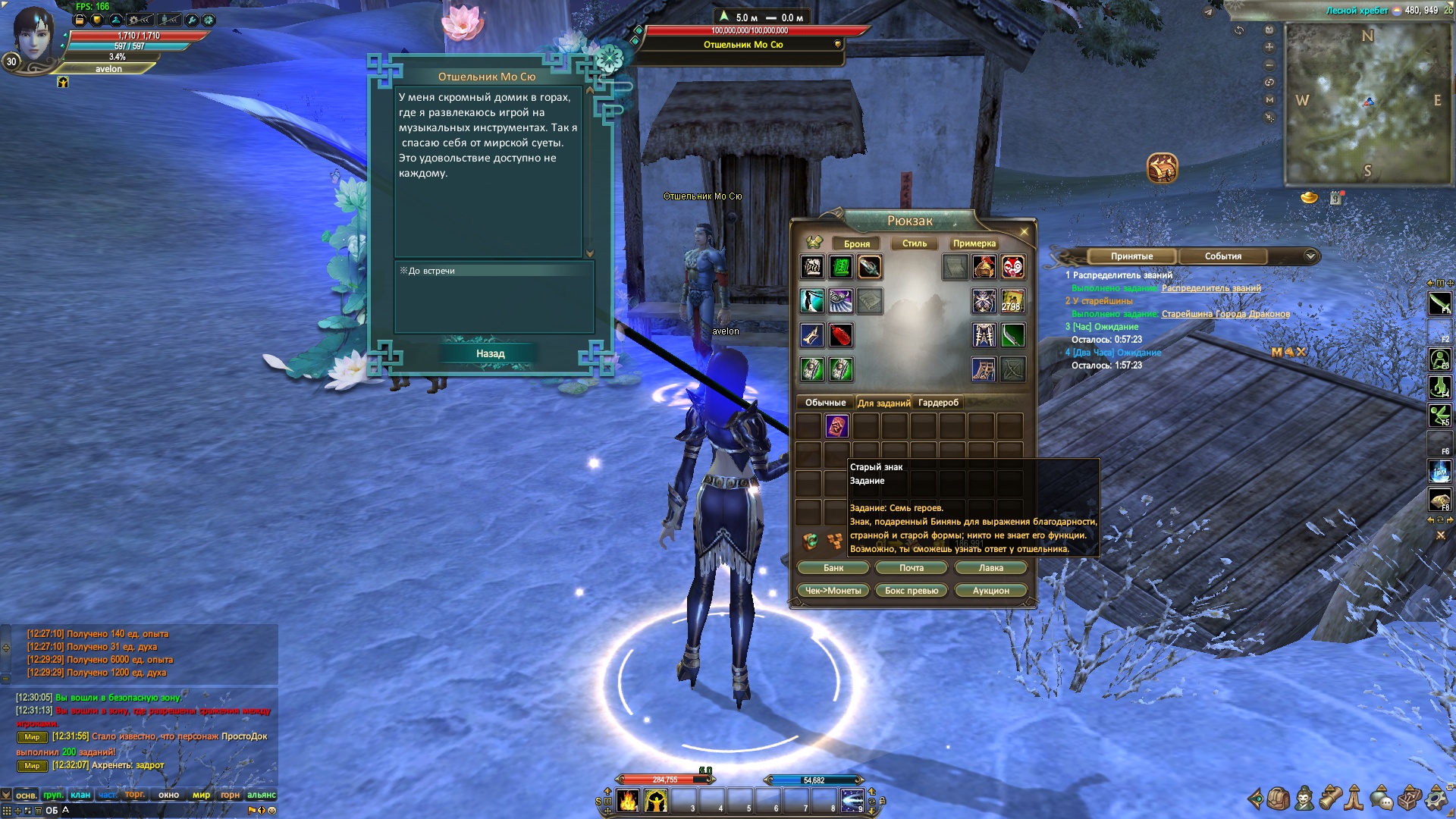
Task: Open the Аукцион window
Action: 990,591
